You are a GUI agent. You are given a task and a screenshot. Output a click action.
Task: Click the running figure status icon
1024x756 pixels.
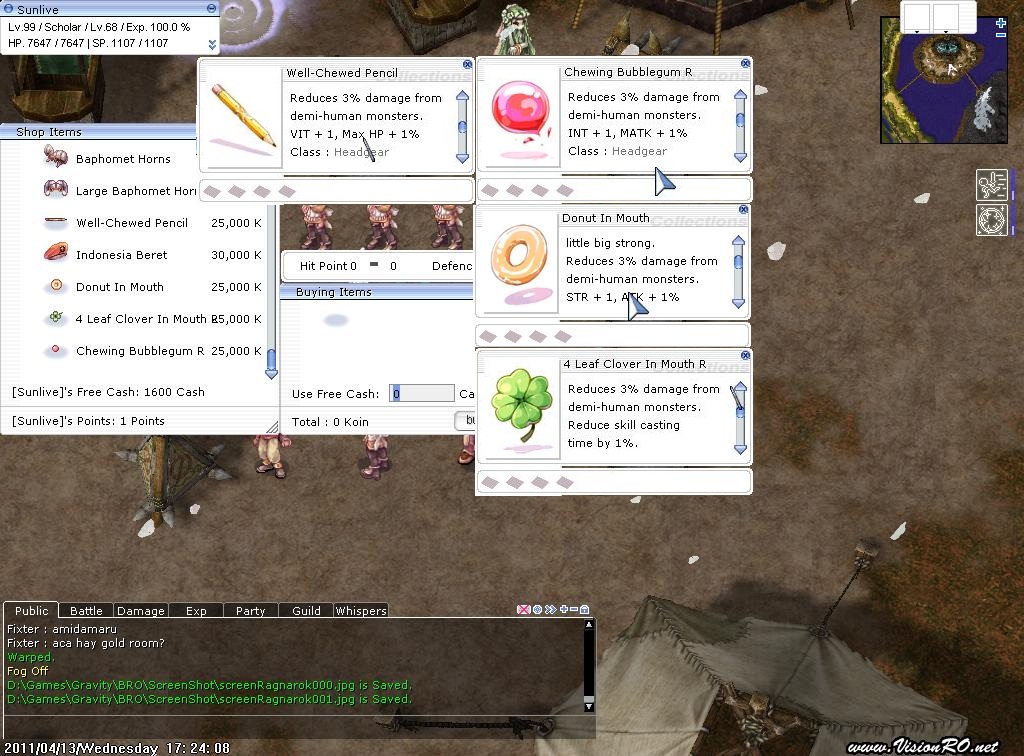(991, 185)
